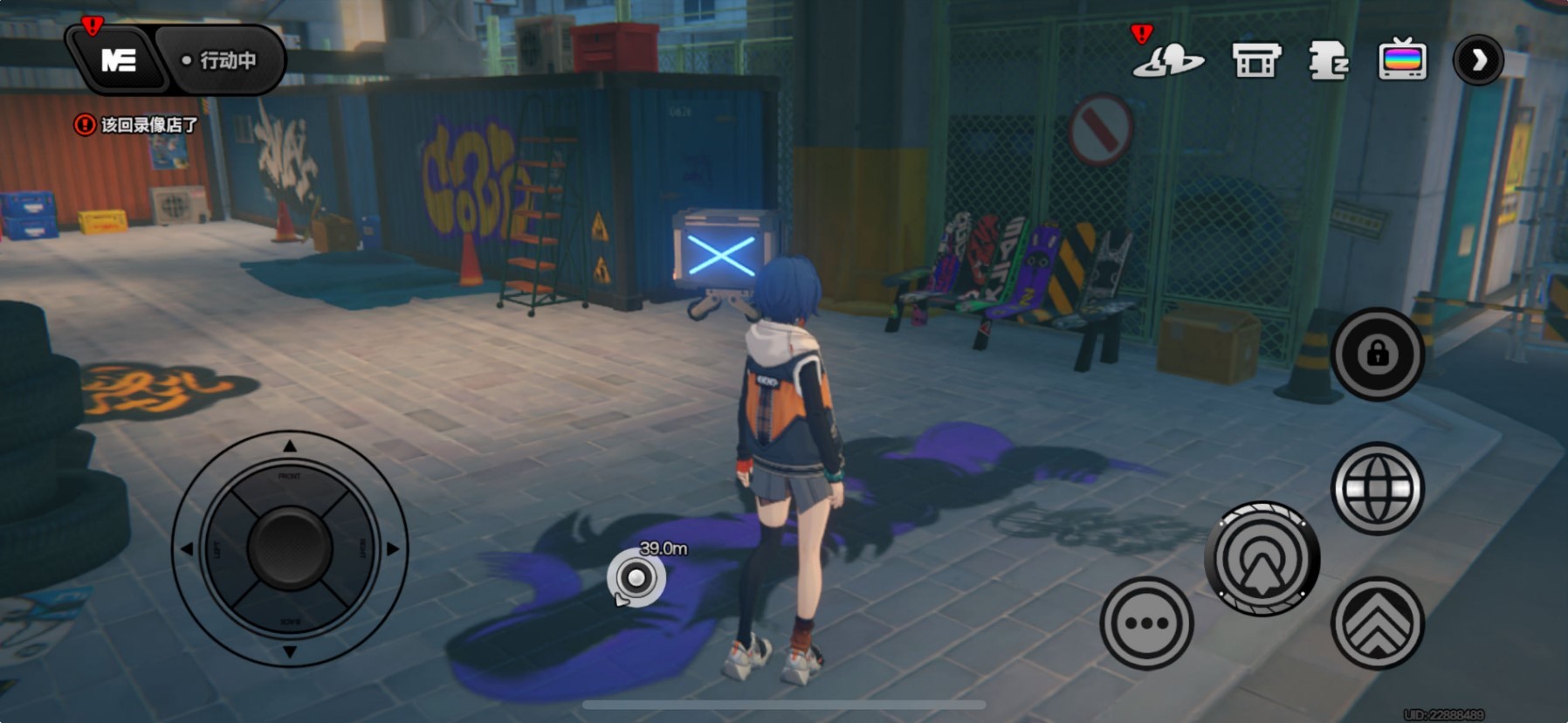Tap the virtual joystick center knob
The image size is (1568, 723).
click(290, 548)
